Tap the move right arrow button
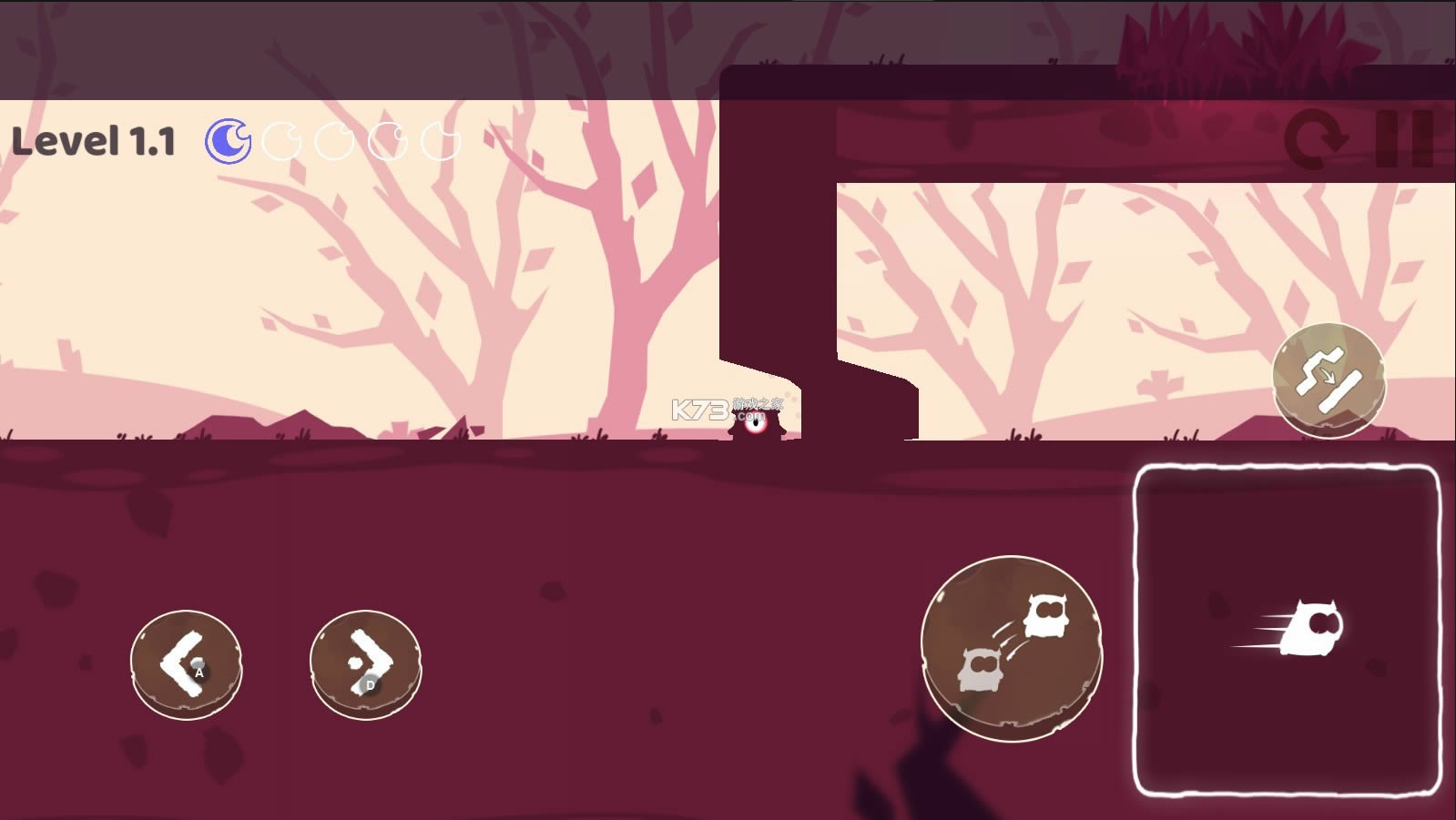 [x=365, y=663]
